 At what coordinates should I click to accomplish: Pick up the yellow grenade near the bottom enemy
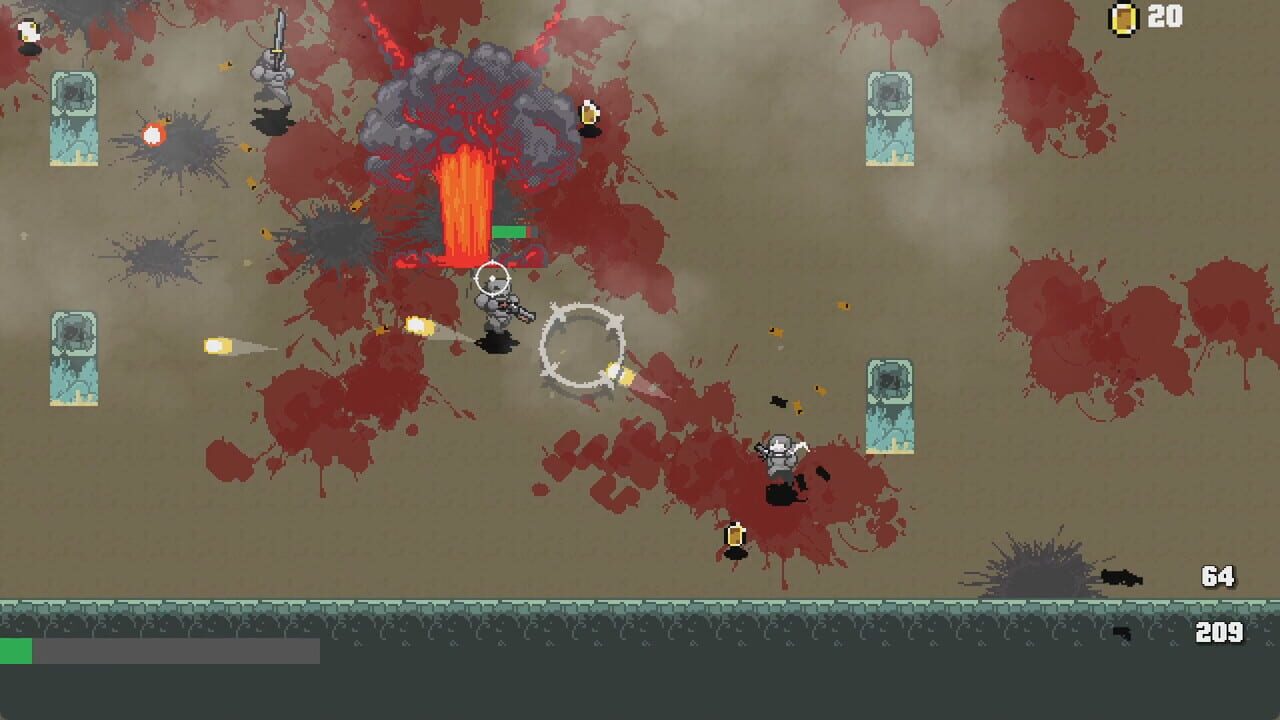pos(736,538)
